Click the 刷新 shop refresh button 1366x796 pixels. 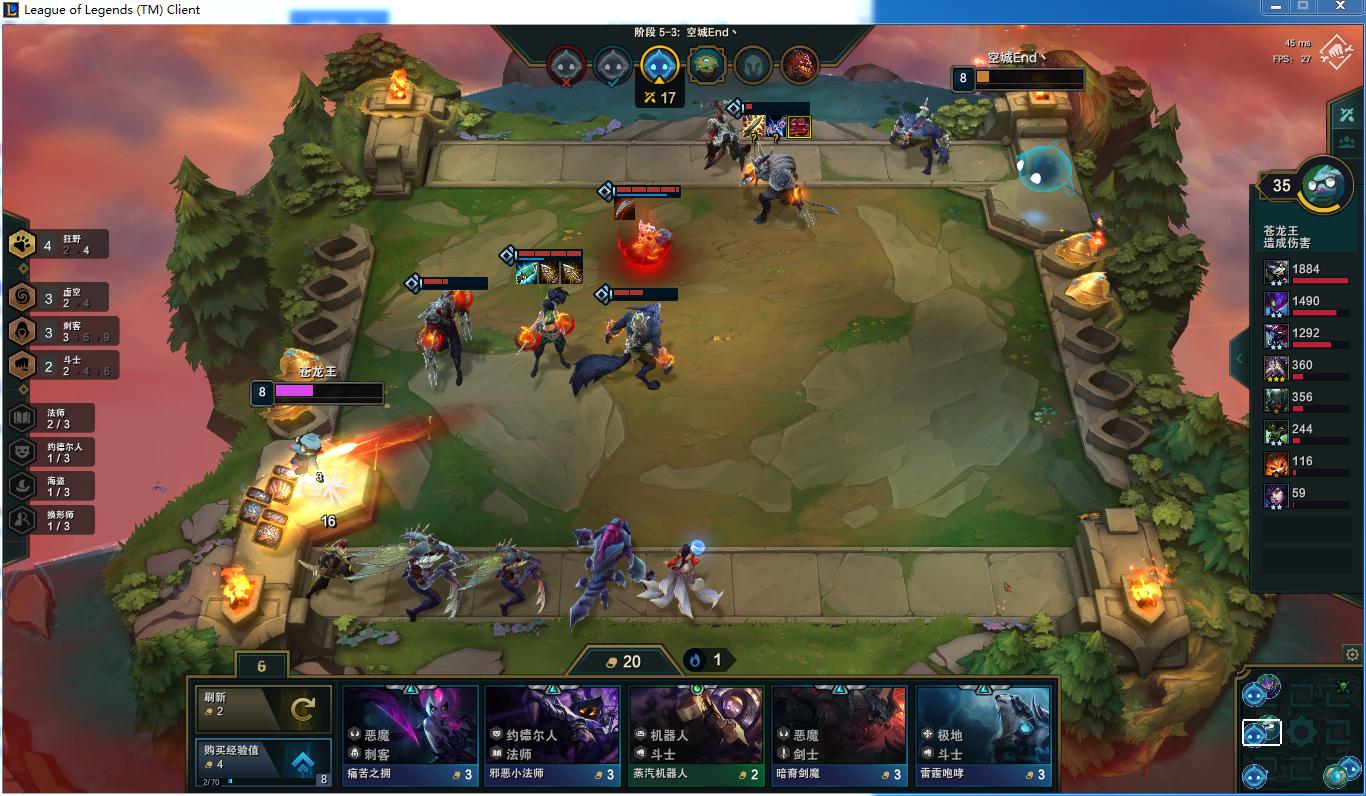(263, 708)
